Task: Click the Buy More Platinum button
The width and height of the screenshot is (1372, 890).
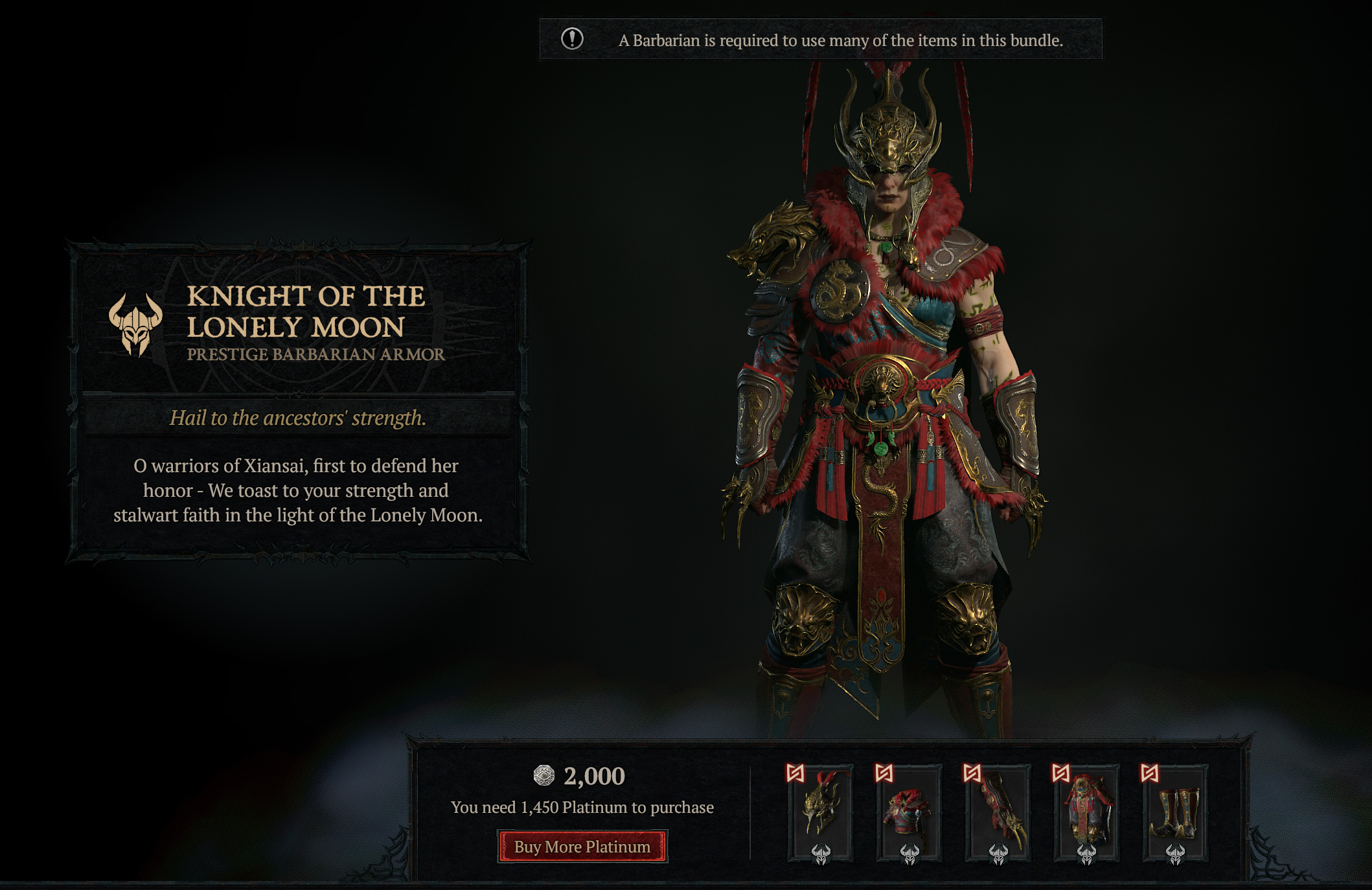Action: [582, 847]
